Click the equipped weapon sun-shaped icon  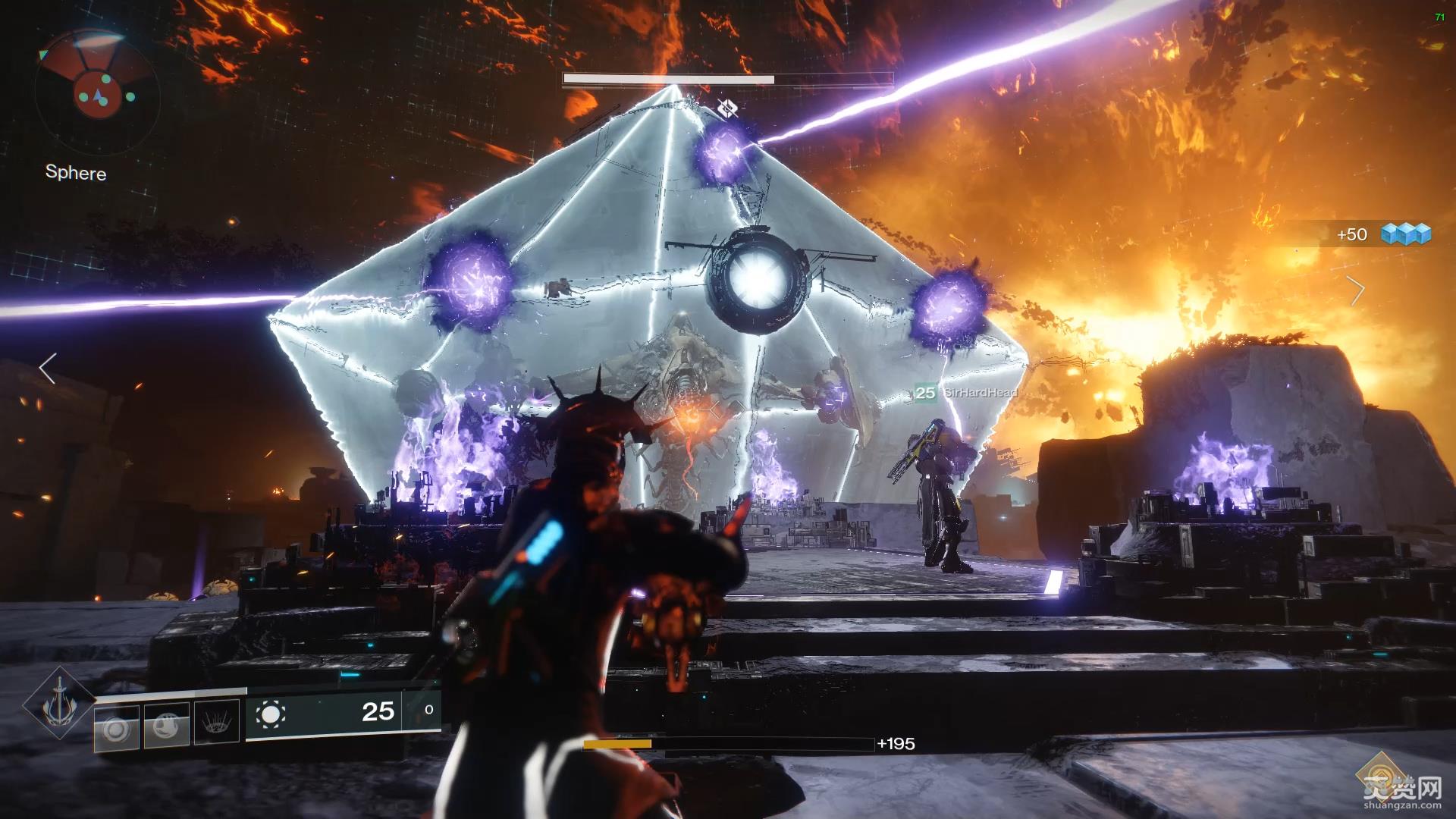coord(271,714)
